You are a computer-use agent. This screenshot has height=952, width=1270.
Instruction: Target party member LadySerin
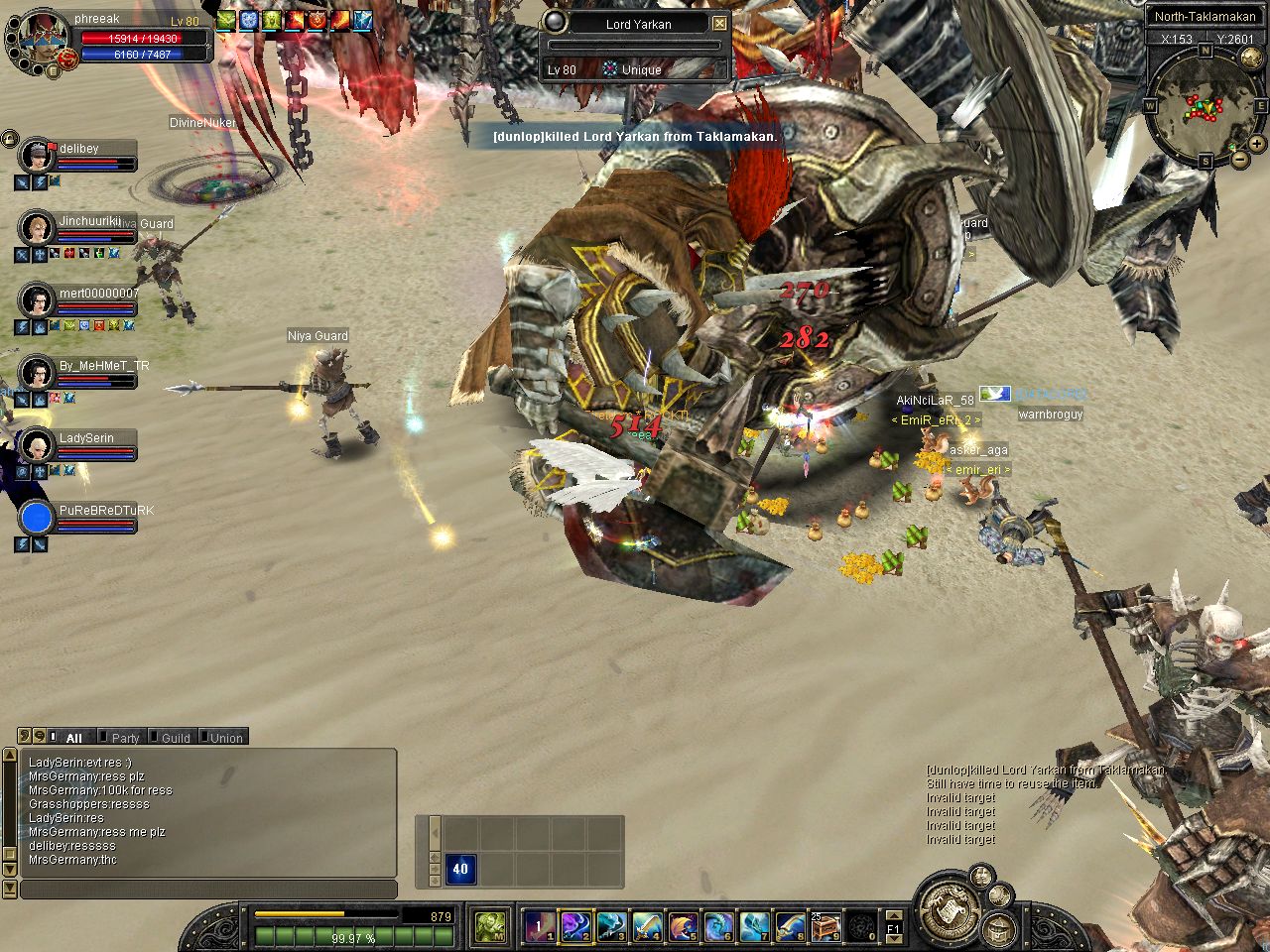point(86,438)
